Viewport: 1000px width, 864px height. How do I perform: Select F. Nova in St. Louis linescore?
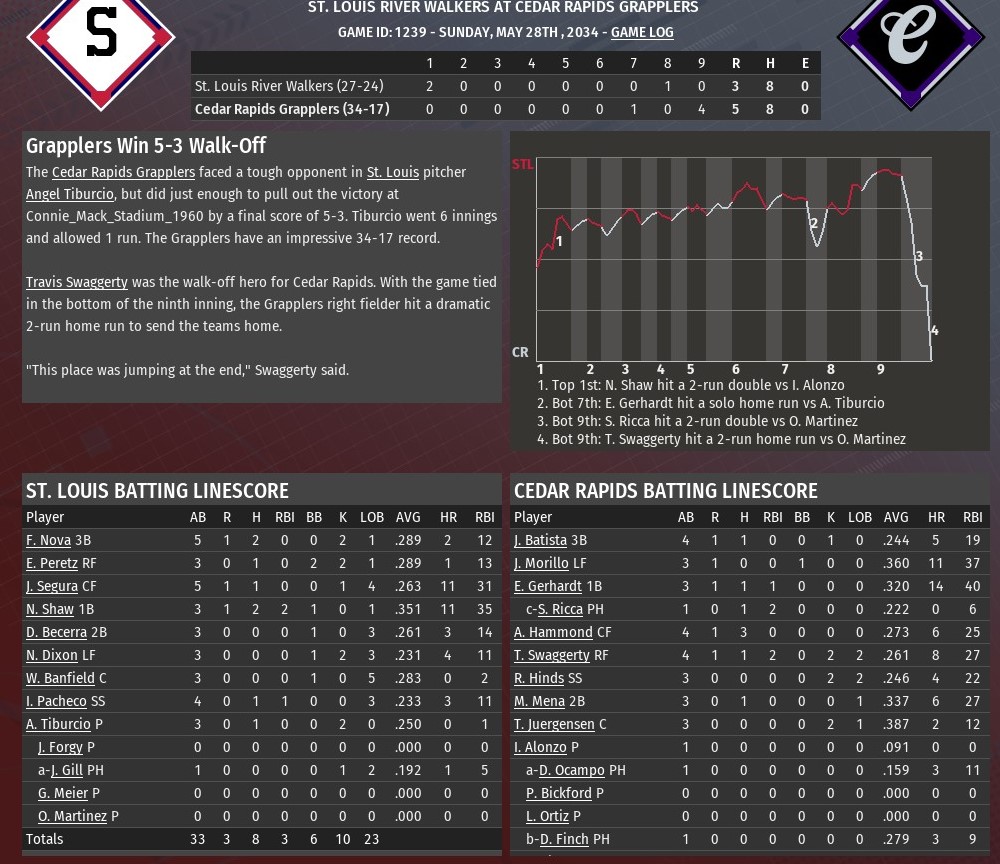click(x=48, y=540)
